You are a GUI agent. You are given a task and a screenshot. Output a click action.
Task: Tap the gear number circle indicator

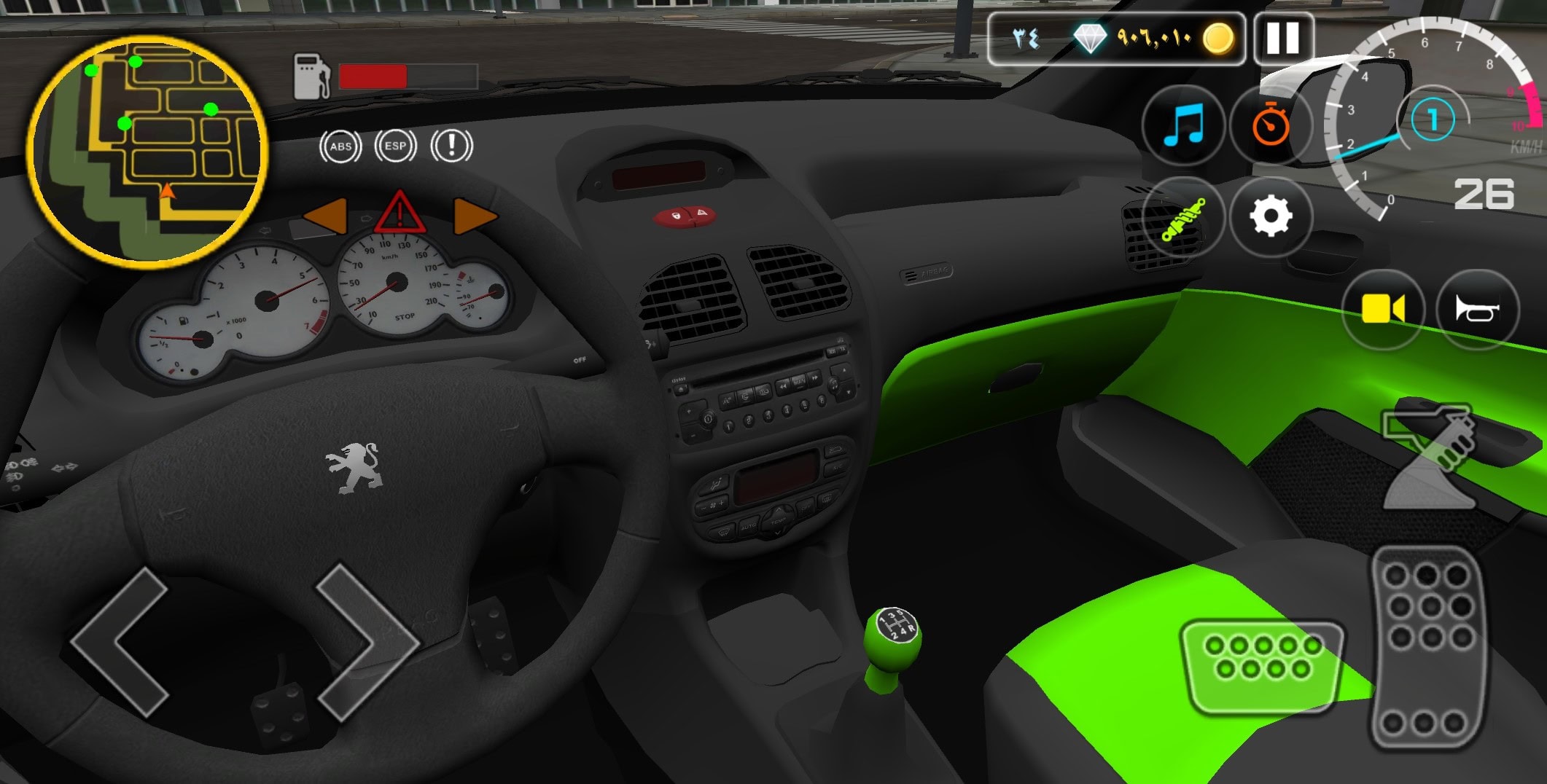1433,119
